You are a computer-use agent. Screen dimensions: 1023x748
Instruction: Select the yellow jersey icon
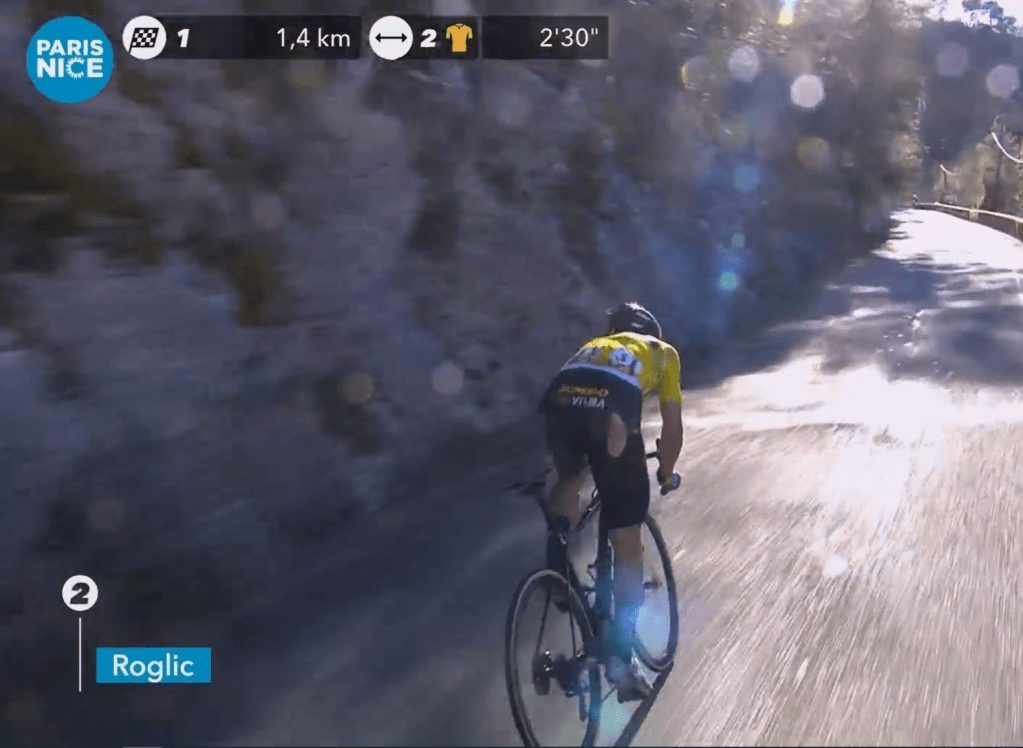click(x=459, y=38)
